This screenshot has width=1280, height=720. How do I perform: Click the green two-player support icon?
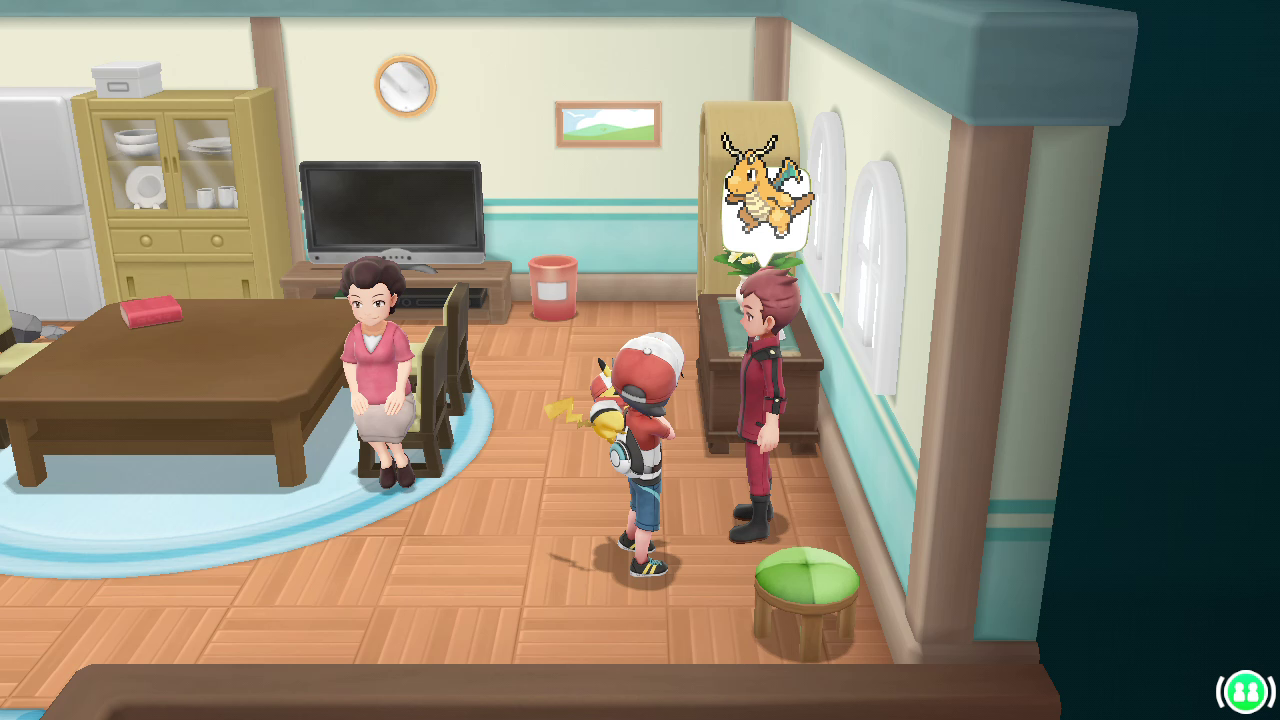coord(1245,691)
